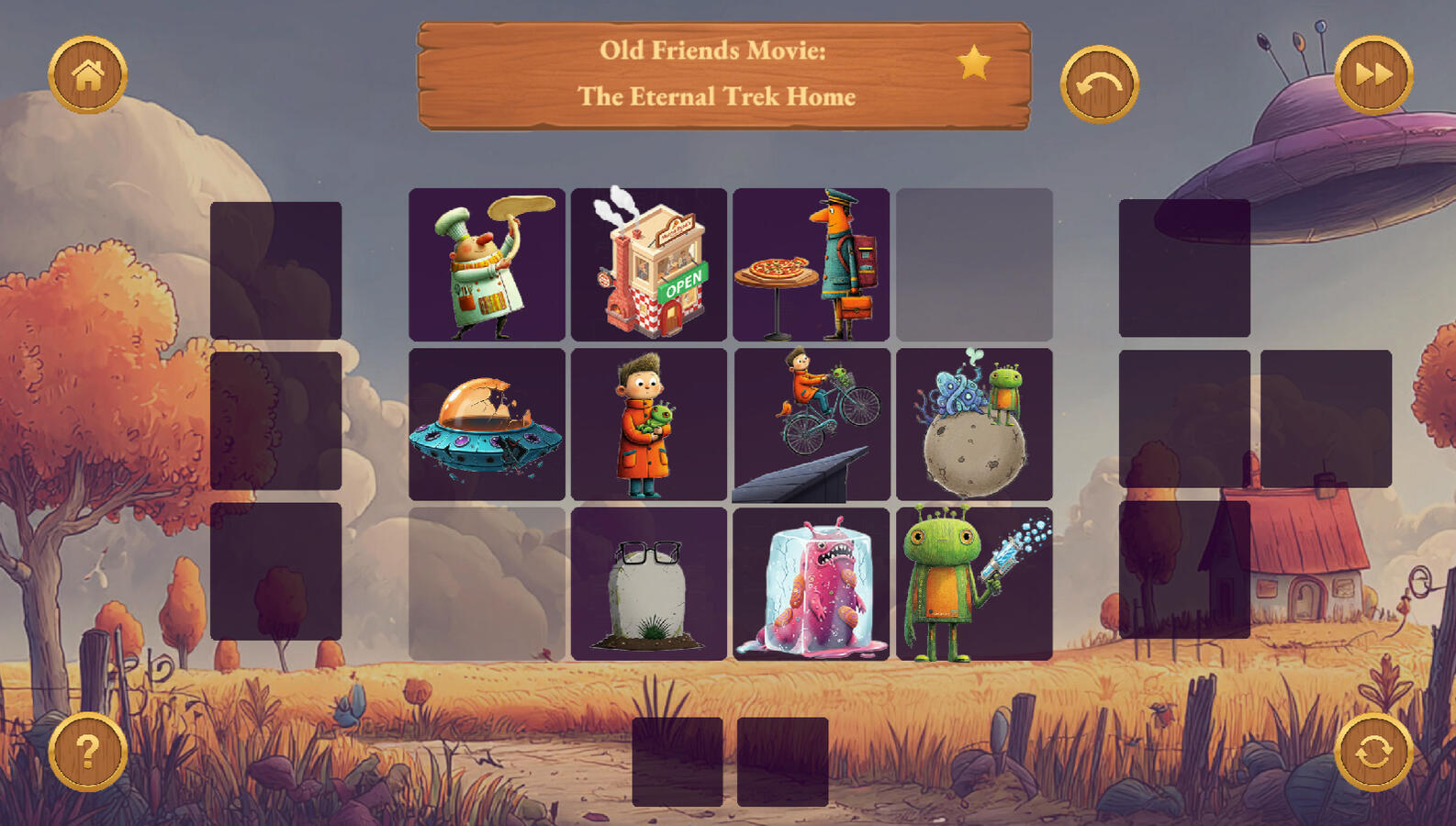The image size is (1456, 826).
Task: Go to the home menu
Action: pos(87,74)
